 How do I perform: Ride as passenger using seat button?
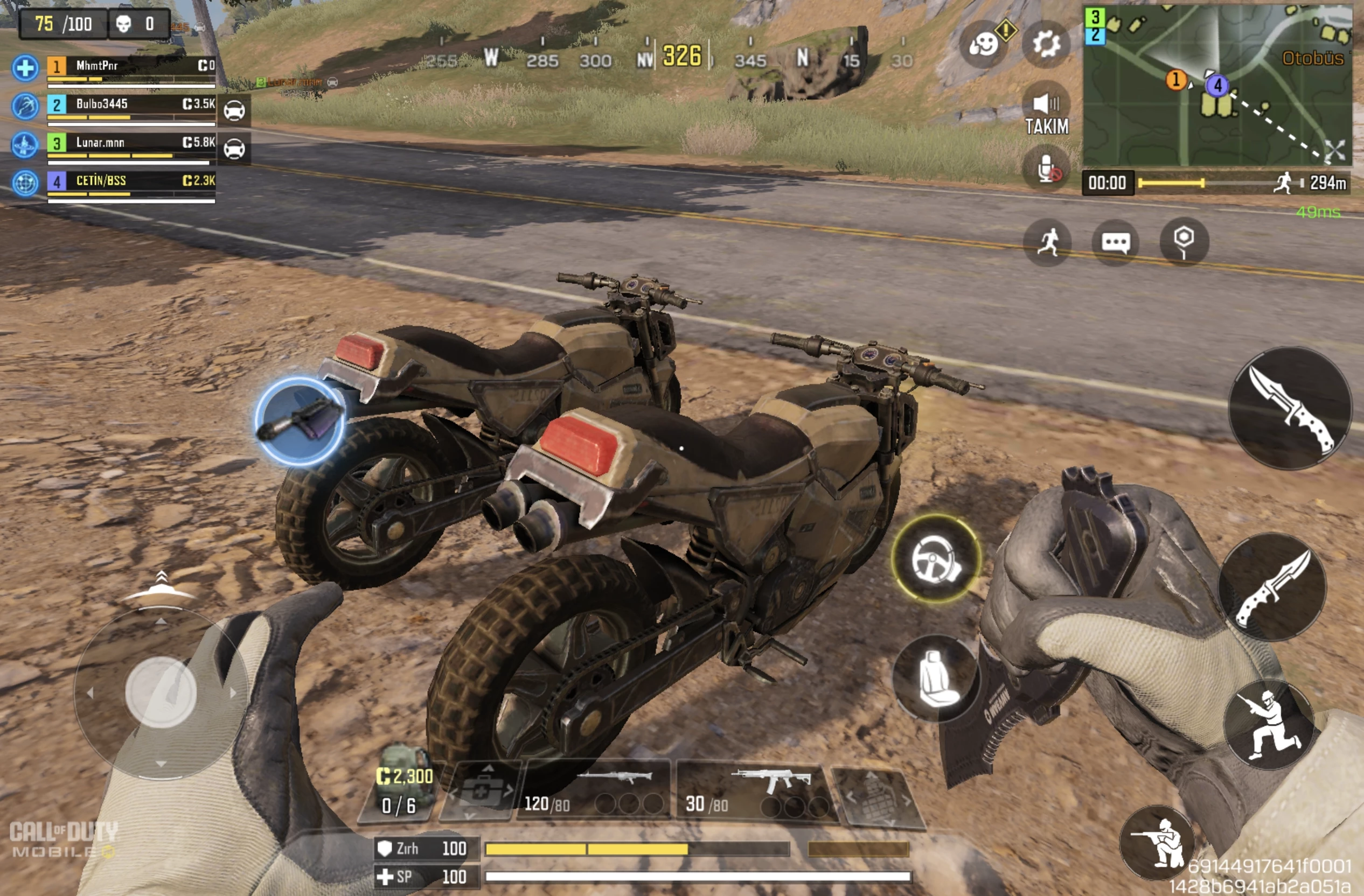click(936, 678)
